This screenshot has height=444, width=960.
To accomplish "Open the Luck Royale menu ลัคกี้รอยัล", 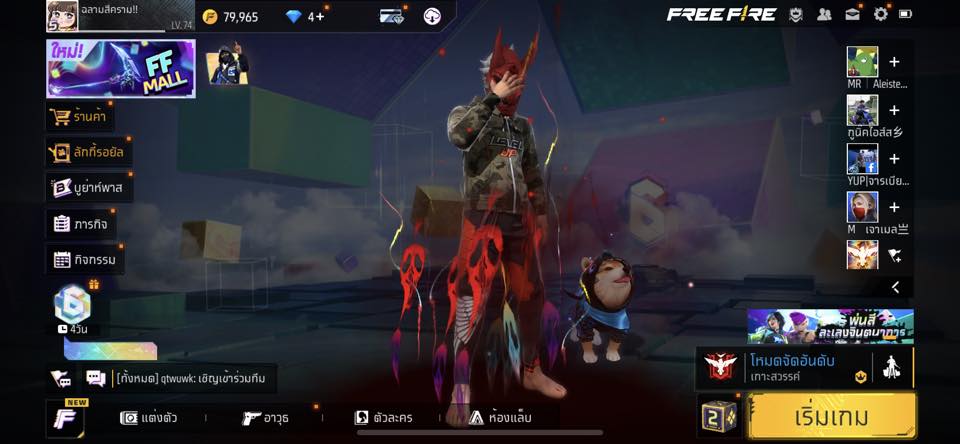I will tap(90, 152).
